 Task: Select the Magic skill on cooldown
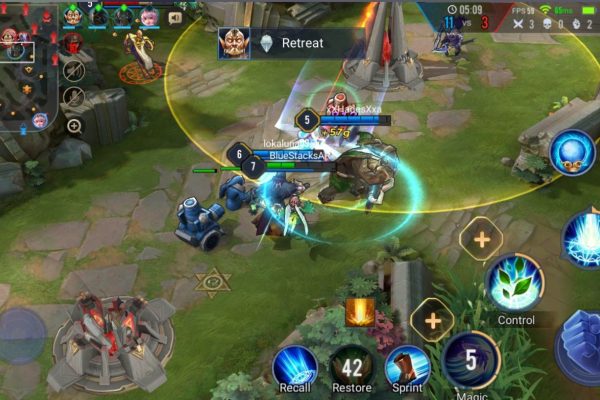pyautogui.click(x=471, y=361)
